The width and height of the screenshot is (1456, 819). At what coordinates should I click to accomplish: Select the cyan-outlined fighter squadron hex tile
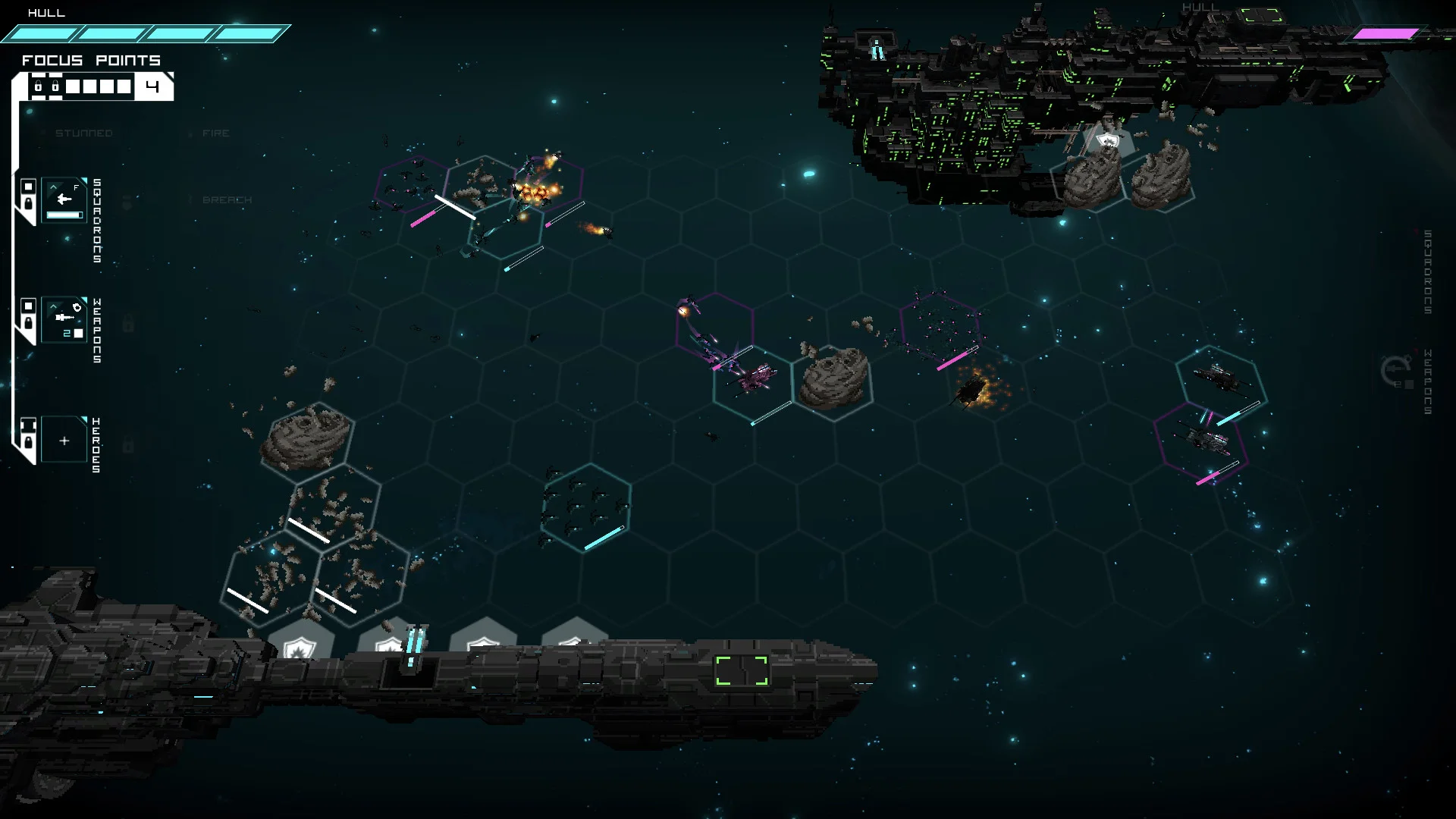(585, 507)
